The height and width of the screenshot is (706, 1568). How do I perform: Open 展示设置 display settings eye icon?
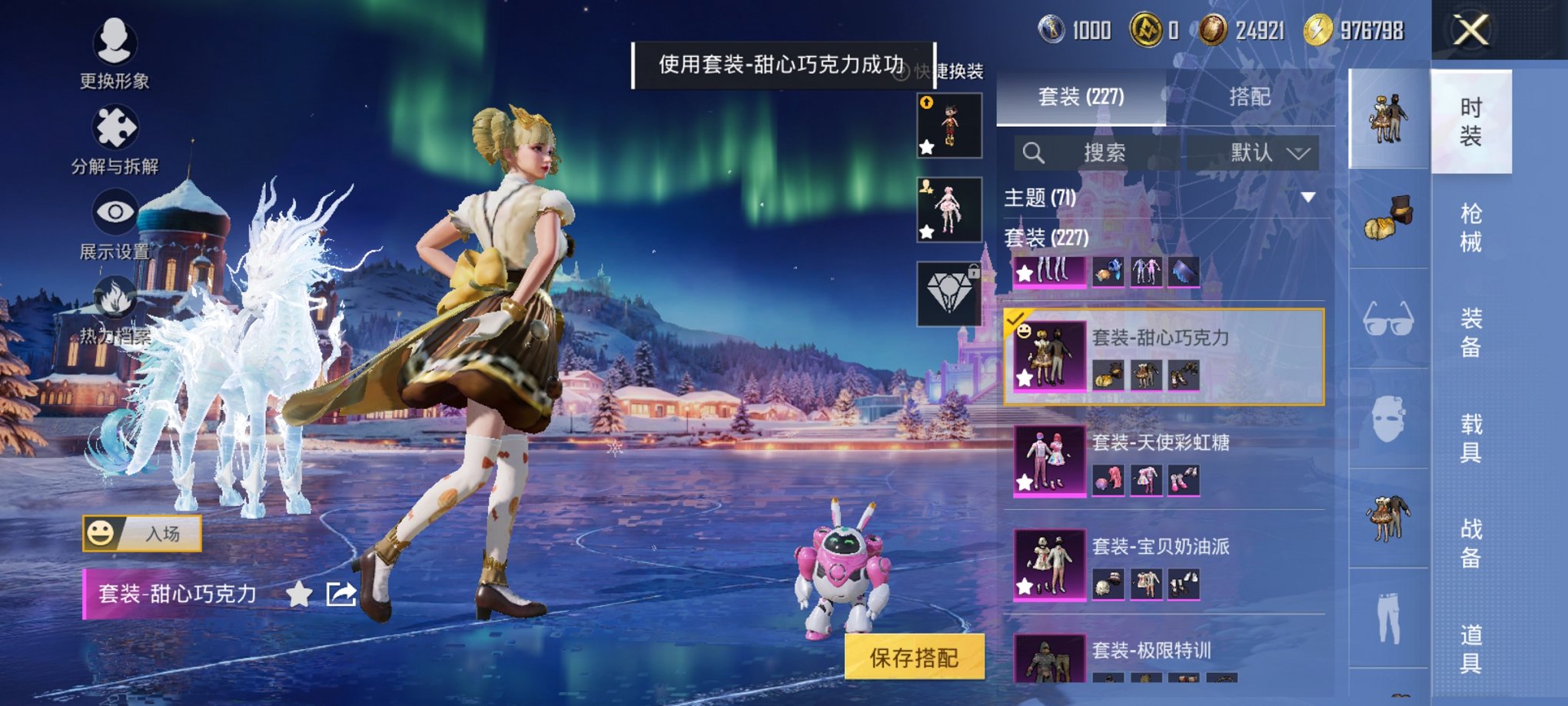(114, 208)
